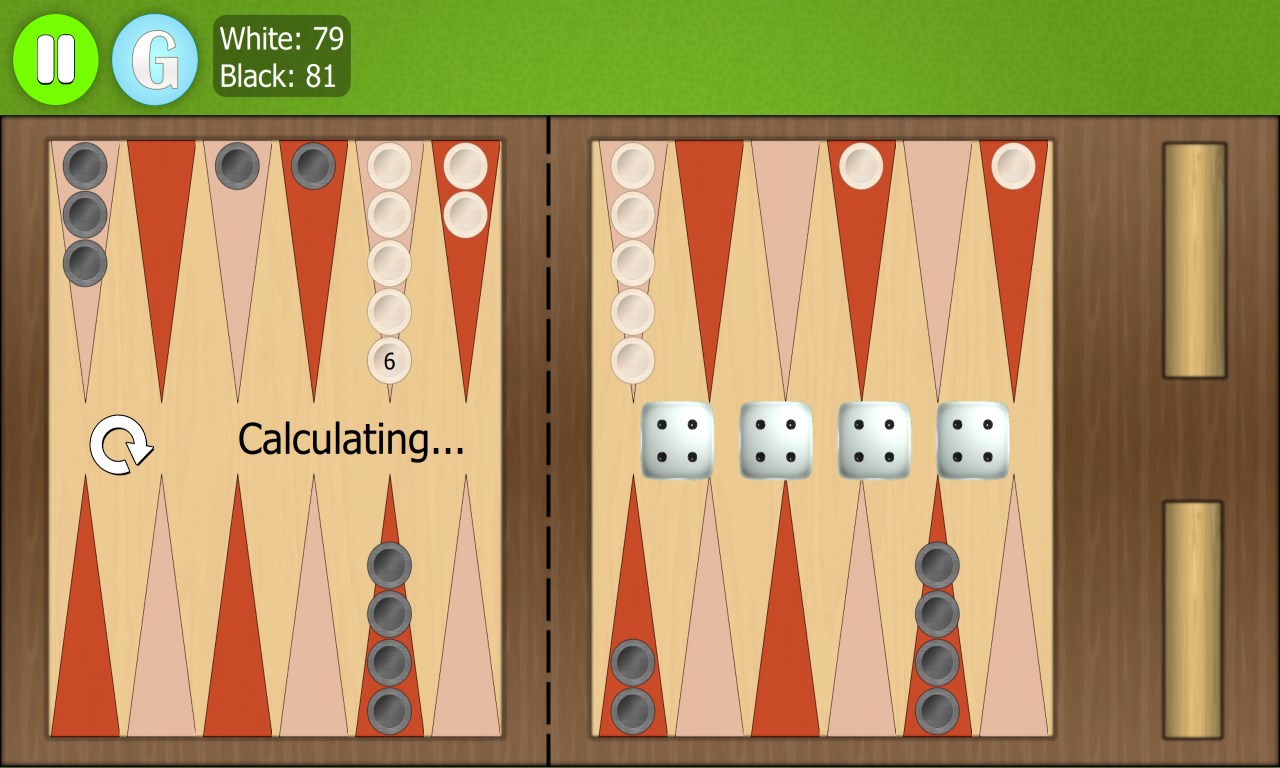The width and height of the screenshot is (1280, 768).
Task: Click the central bar dividing the two boards
Action: pyautogui.click(x=550, y=440)
